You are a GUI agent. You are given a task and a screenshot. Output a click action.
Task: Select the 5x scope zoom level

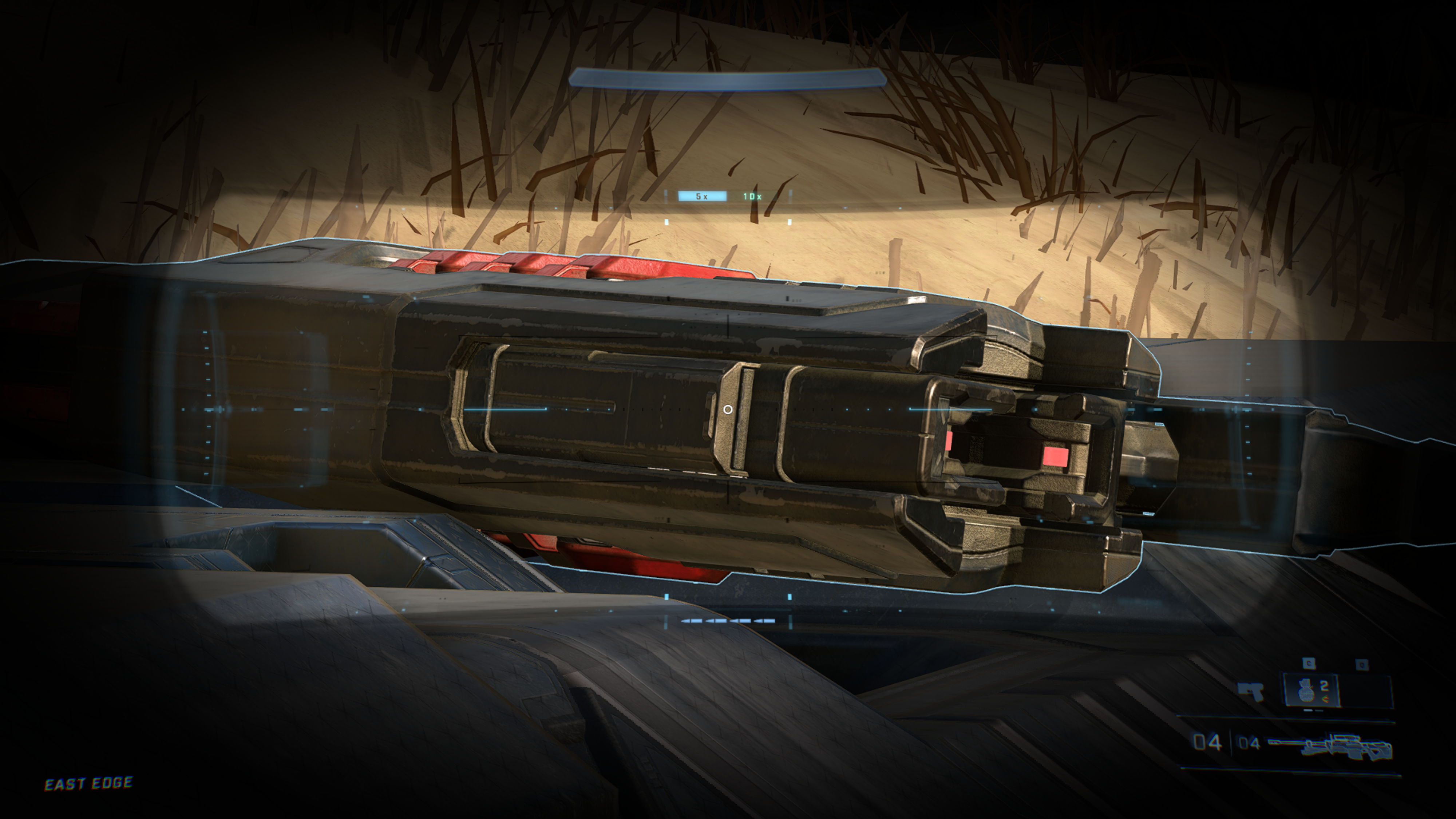point(702,196)
